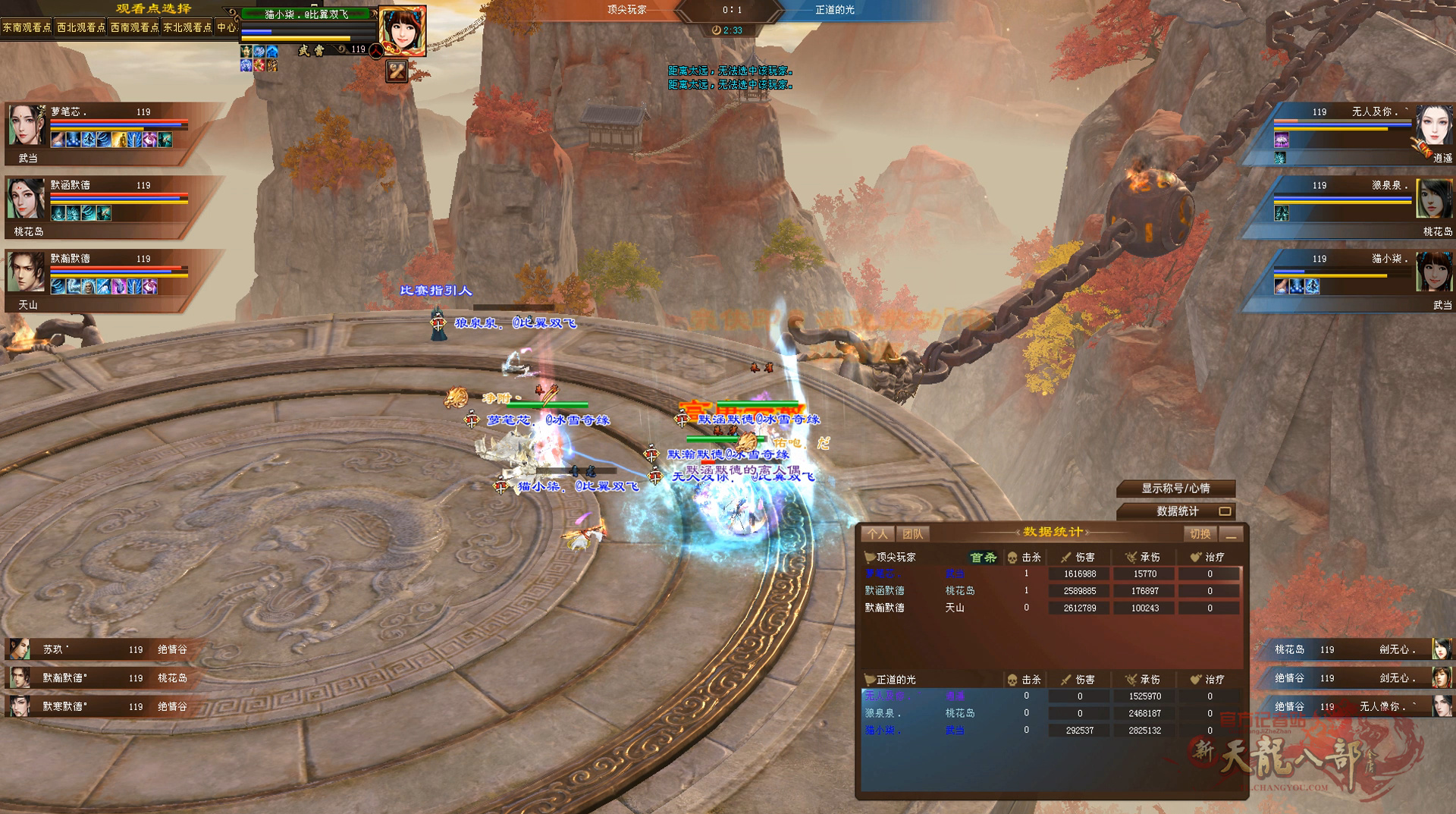This screenshot has width=1456, height=814.
Task: Select substitute 苏玖 绝情谷 in bottom-left list
Action: tap(99, 649)
